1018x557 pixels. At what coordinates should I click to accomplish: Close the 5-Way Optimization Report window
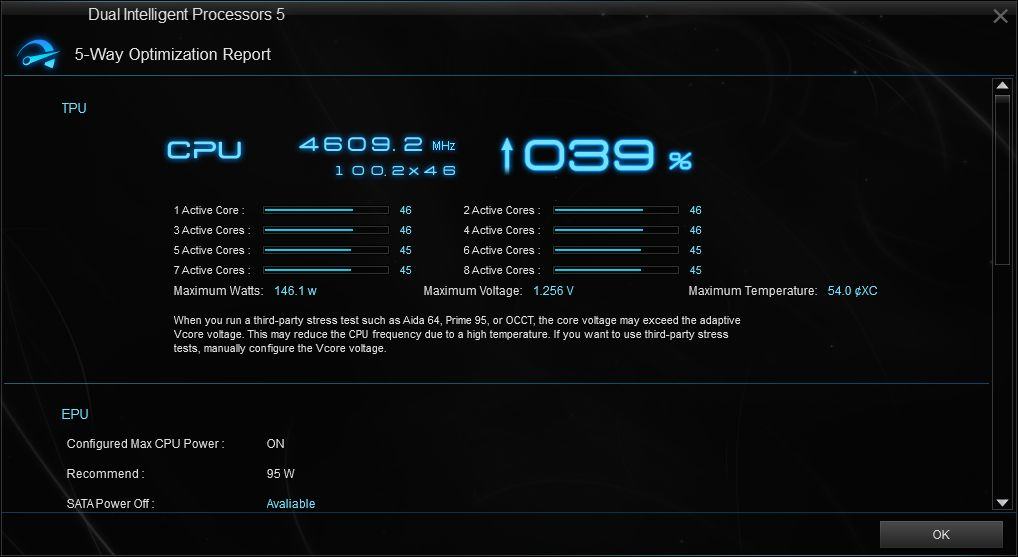point(999,16)
